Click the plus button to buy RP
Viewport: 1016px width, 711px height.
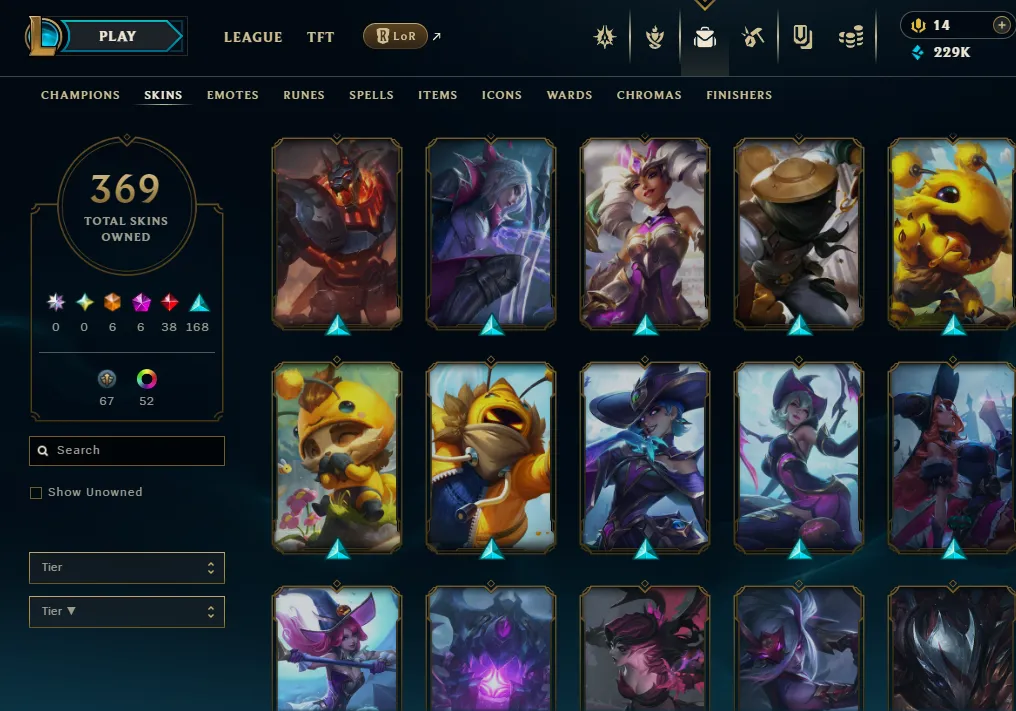pos(1001,25)
